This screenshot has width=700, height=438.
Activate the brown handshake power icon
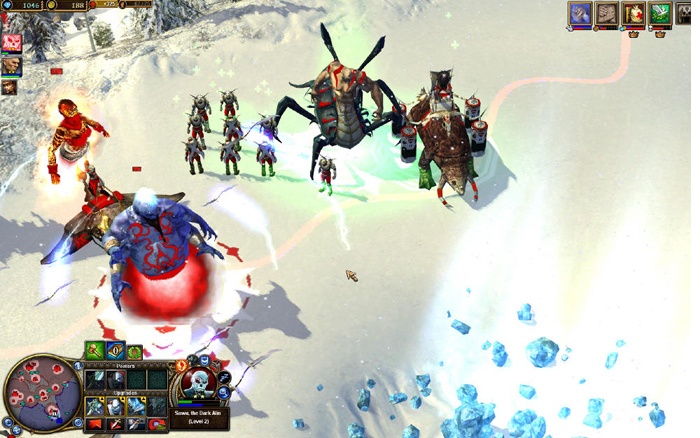click(606, 13)
